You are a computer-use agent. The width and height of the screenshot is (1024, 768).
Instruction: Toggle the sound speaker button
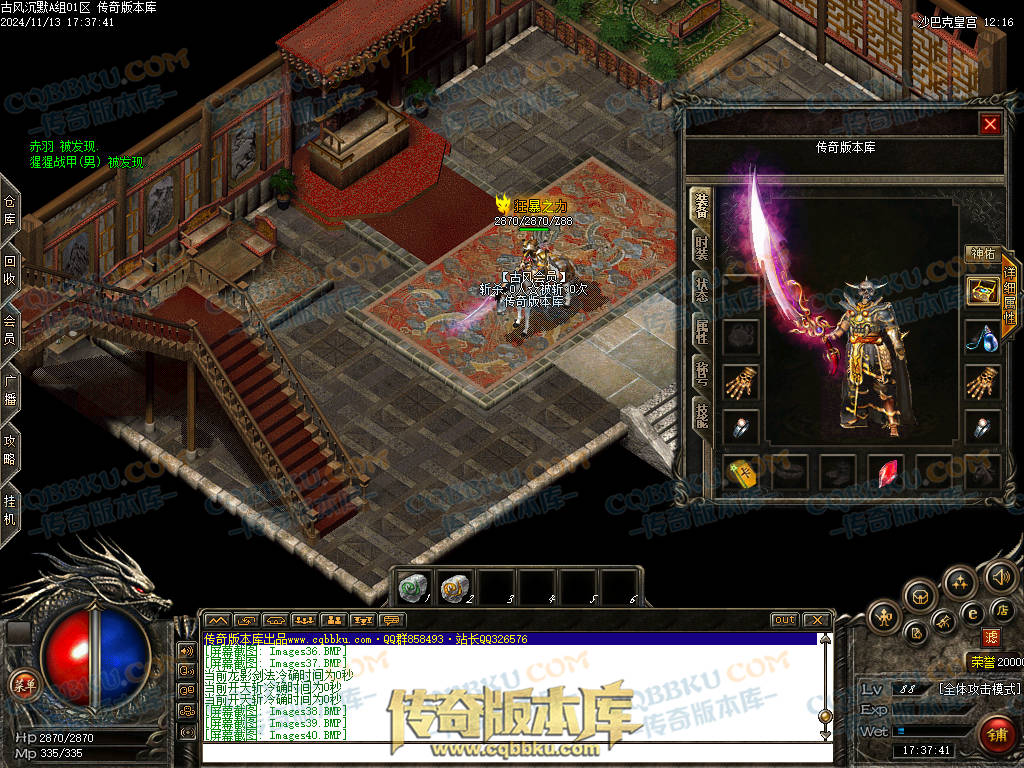(1000, 576)
